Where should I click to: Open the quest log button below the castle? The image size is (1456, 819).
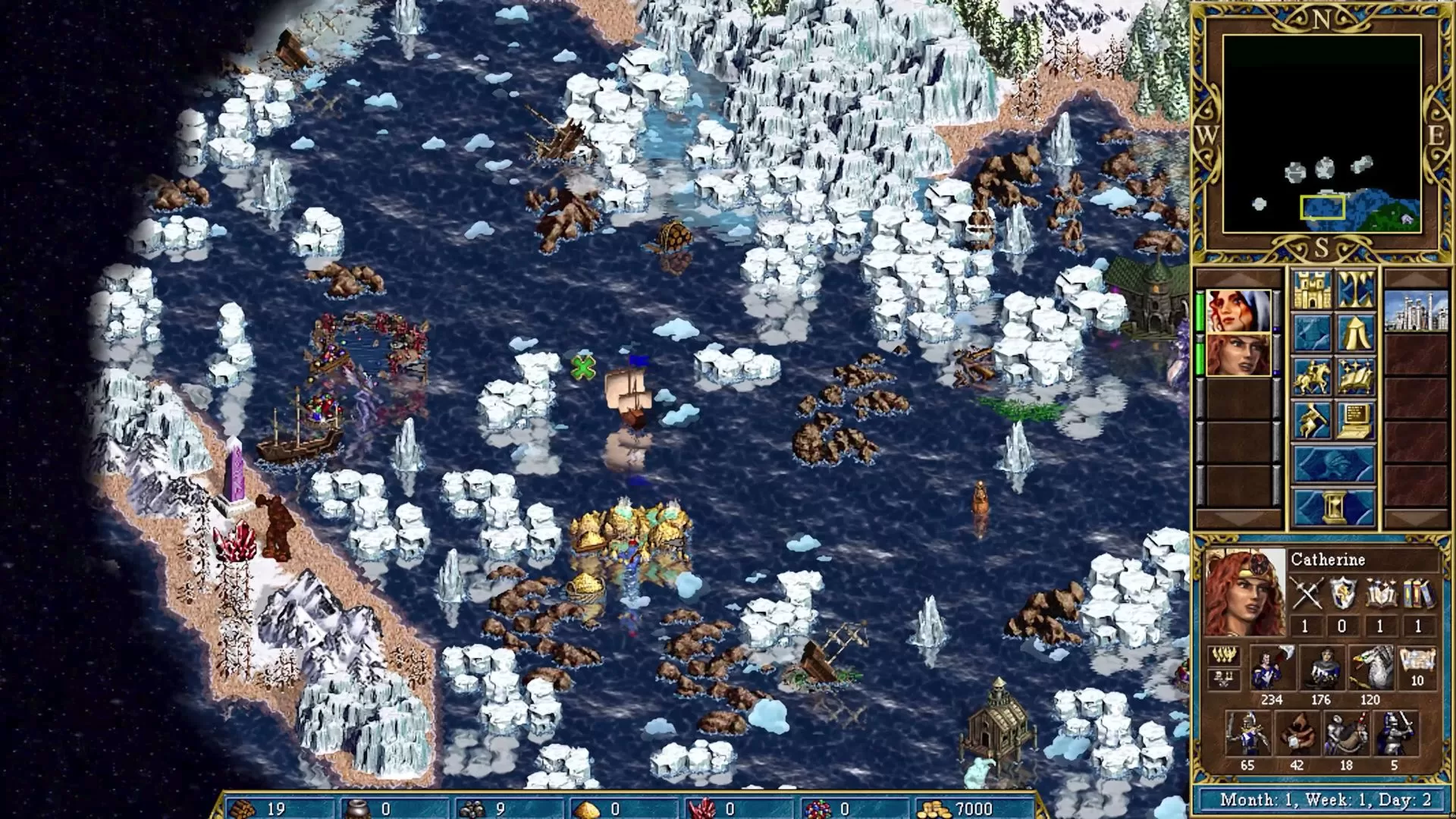click(1312, 333)
